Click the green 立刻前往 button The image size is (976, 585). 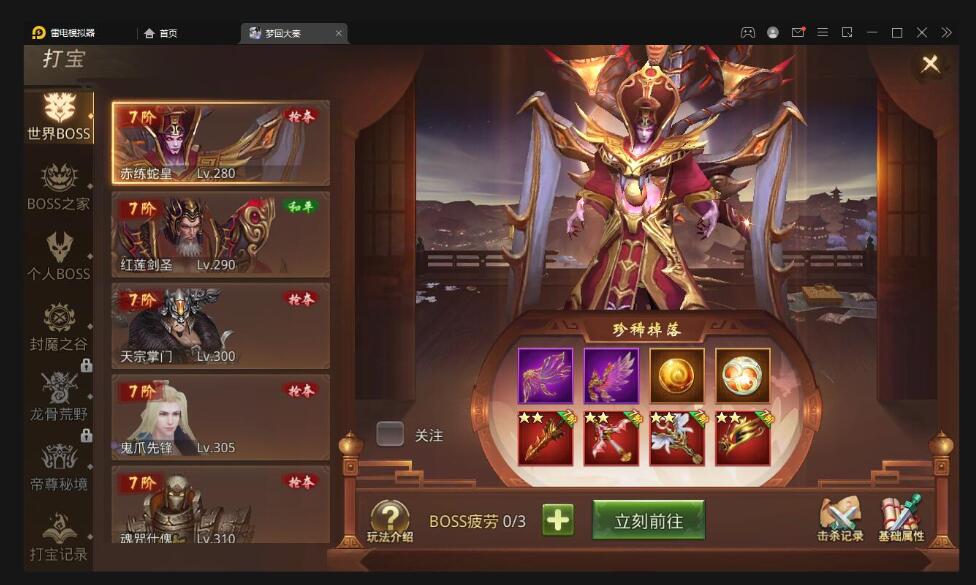[648, 520]
